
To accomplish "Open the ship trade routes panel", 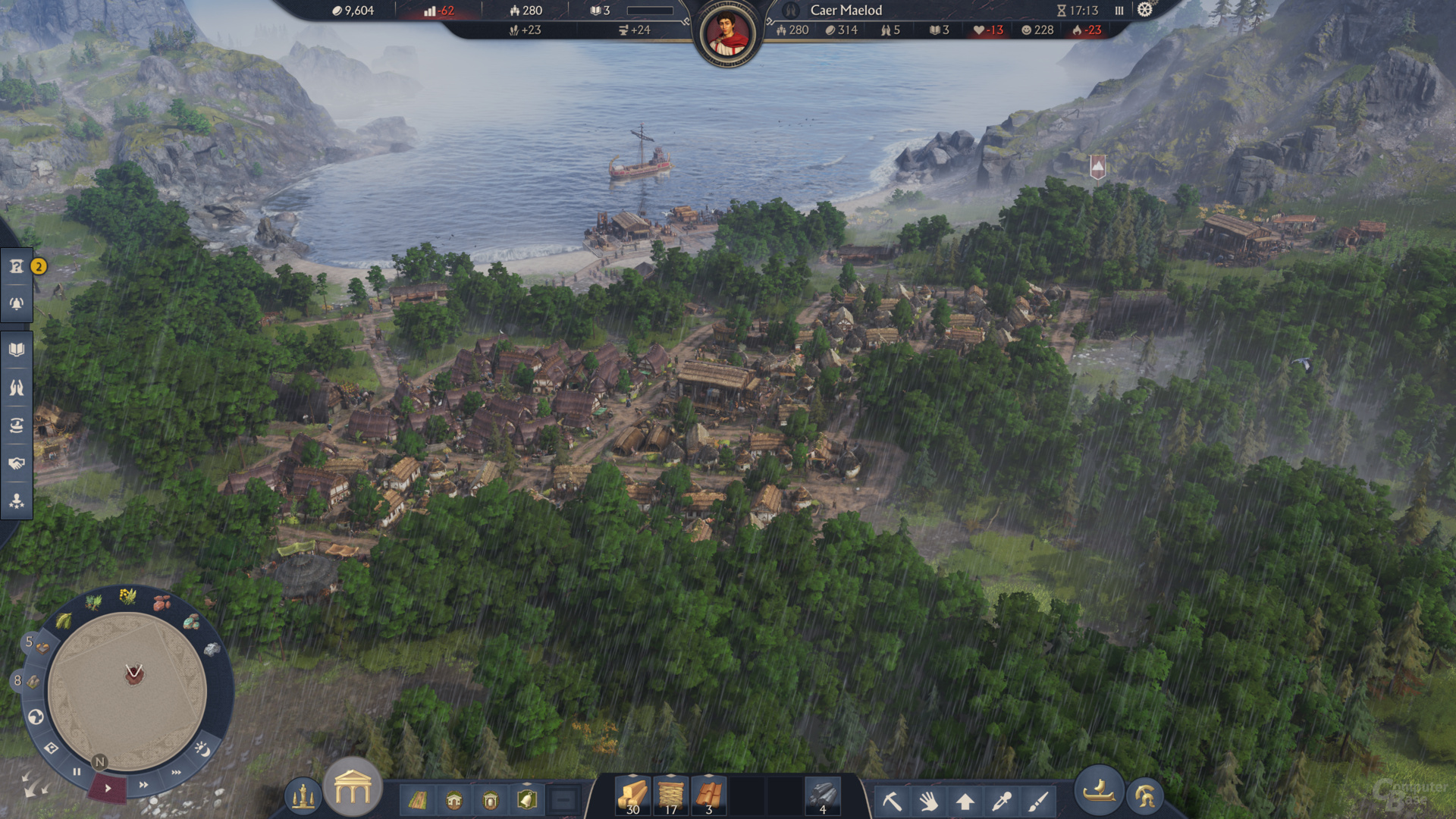I will click(x=17, y=425).
